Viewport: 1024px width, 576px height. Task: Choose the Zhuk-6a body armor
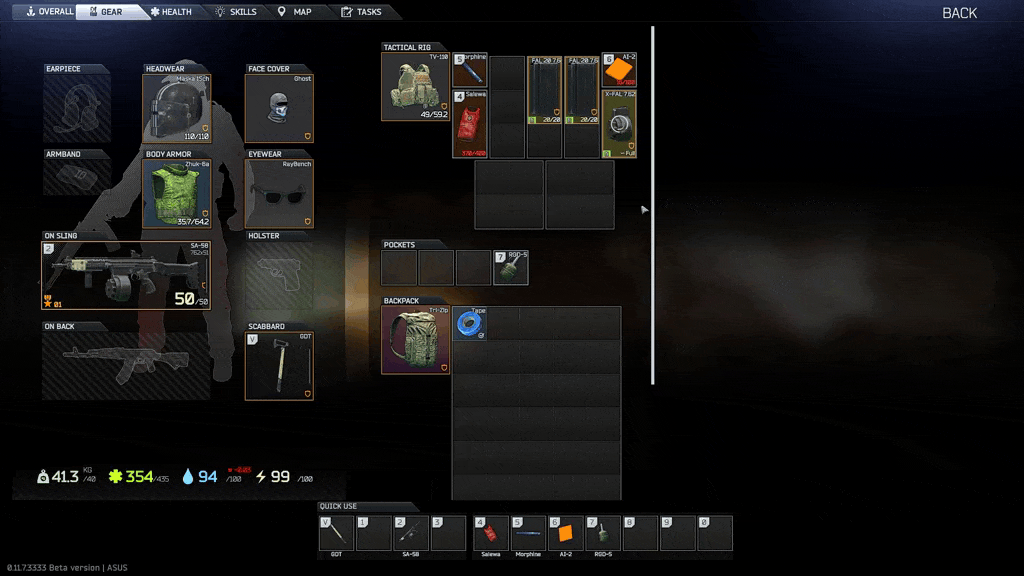(x=176, y=194)
